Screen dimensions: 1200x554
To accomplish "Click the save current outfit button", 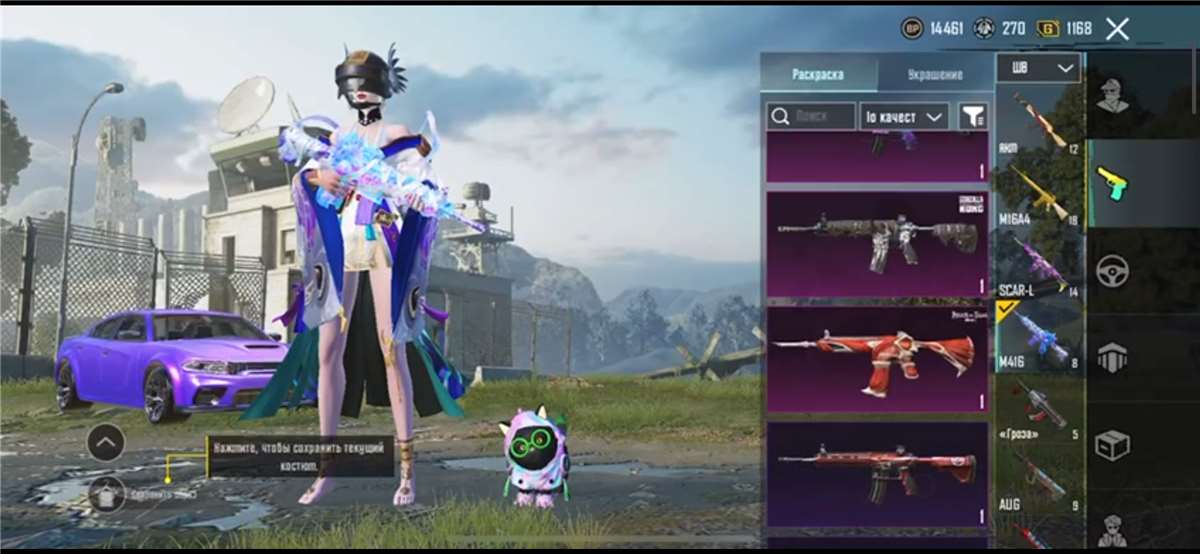I will click(107, 493).
